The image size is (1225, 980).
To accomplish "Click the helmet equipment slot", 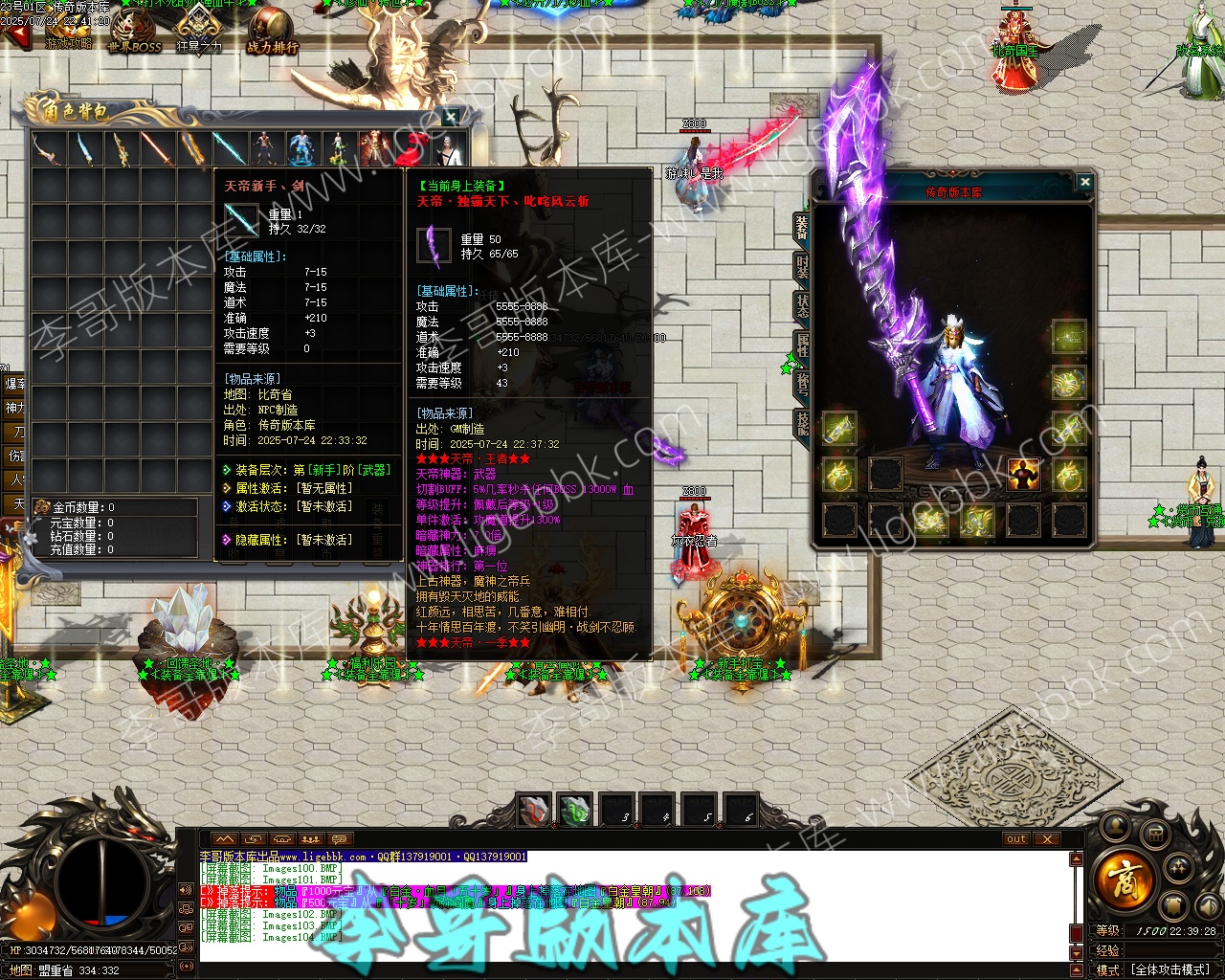I will [1069, 337].
